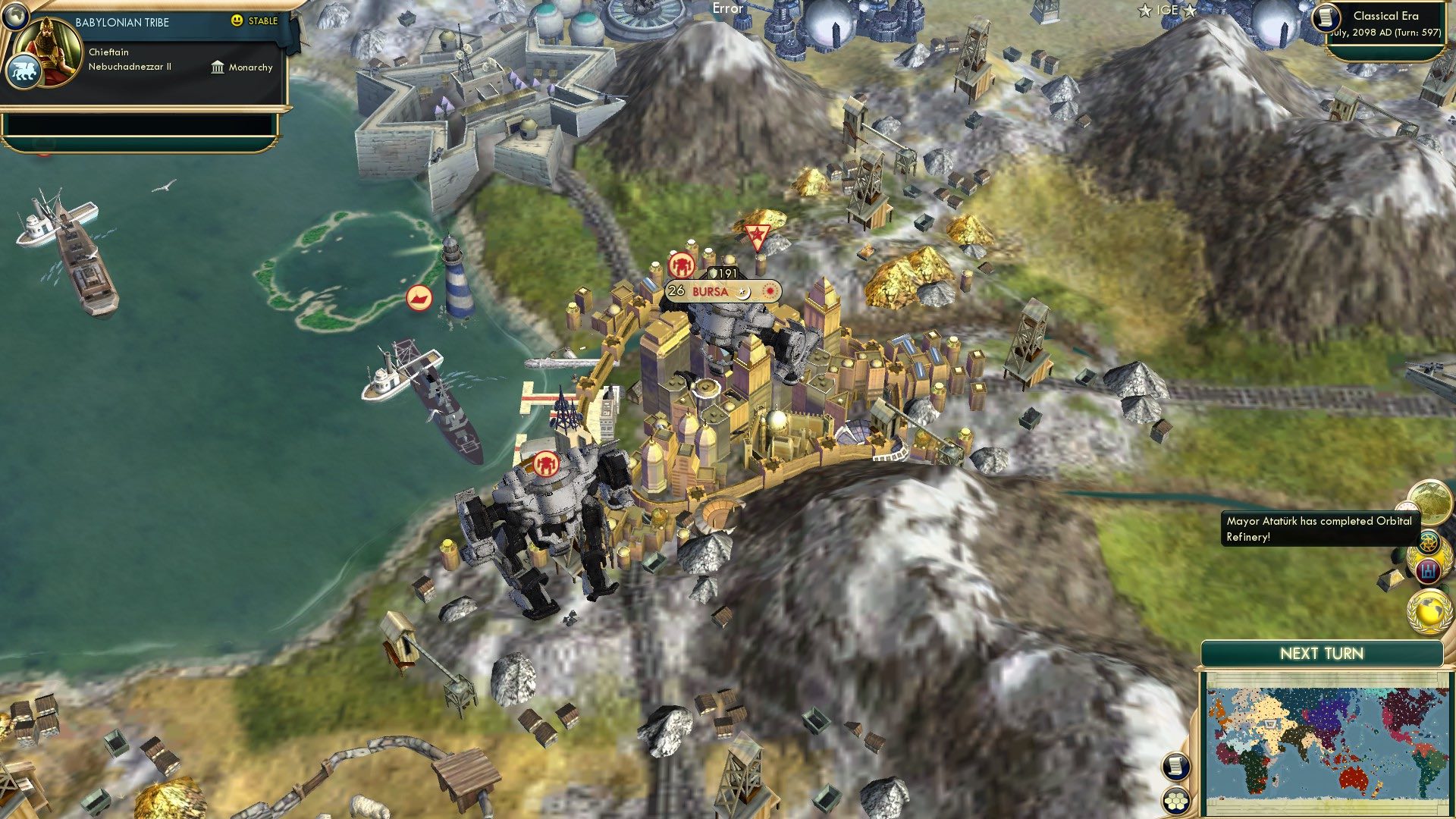1456x819 pixels.
Task: Switch to strategic view hex icon
Action: (x=1175, y=801)
